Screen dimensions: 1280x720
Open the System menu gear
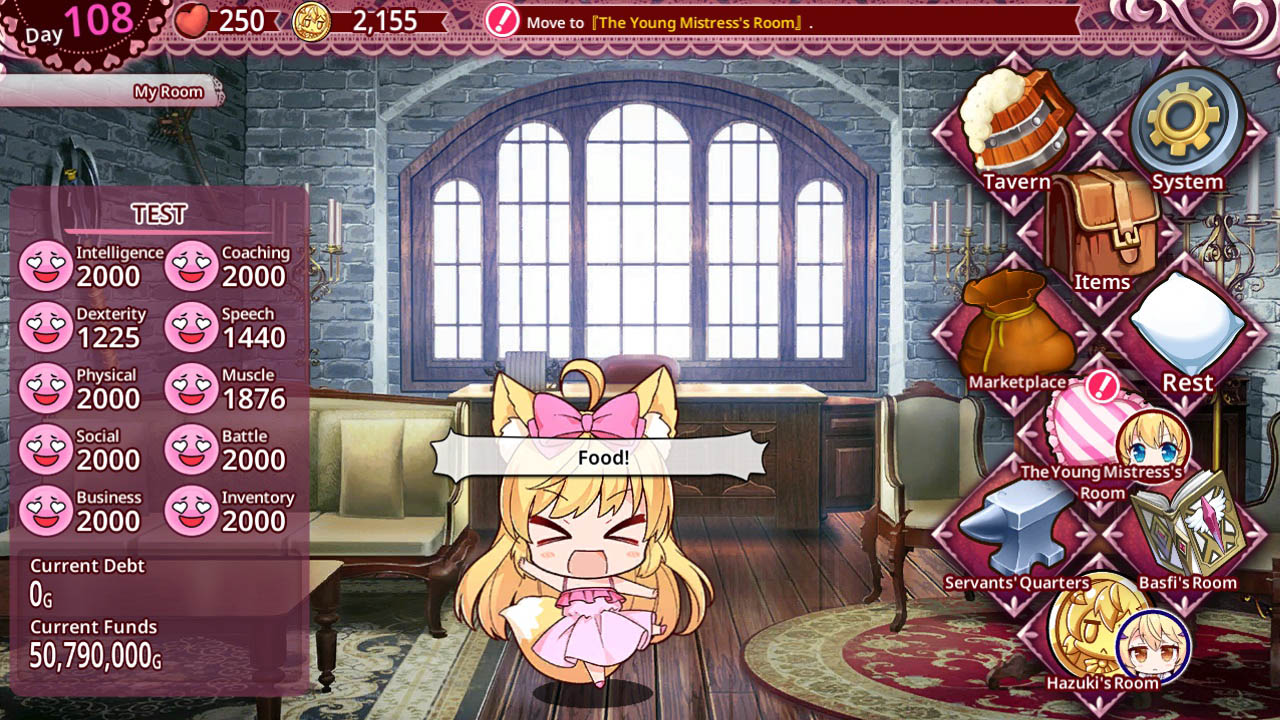tap(1185, 123)
